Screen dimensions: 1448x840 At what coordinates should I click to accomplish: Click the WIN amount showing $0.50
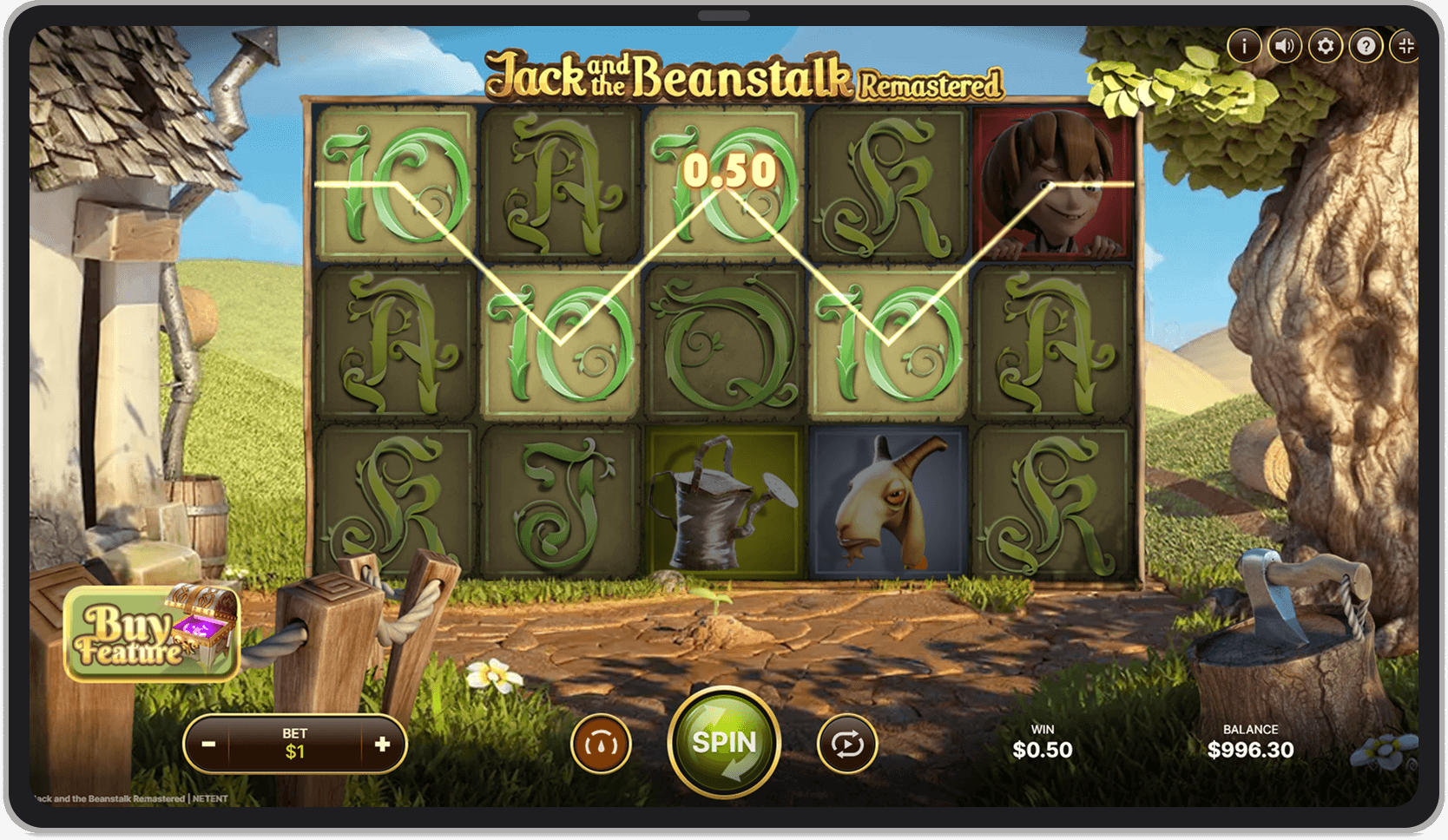coord(1043,748)
